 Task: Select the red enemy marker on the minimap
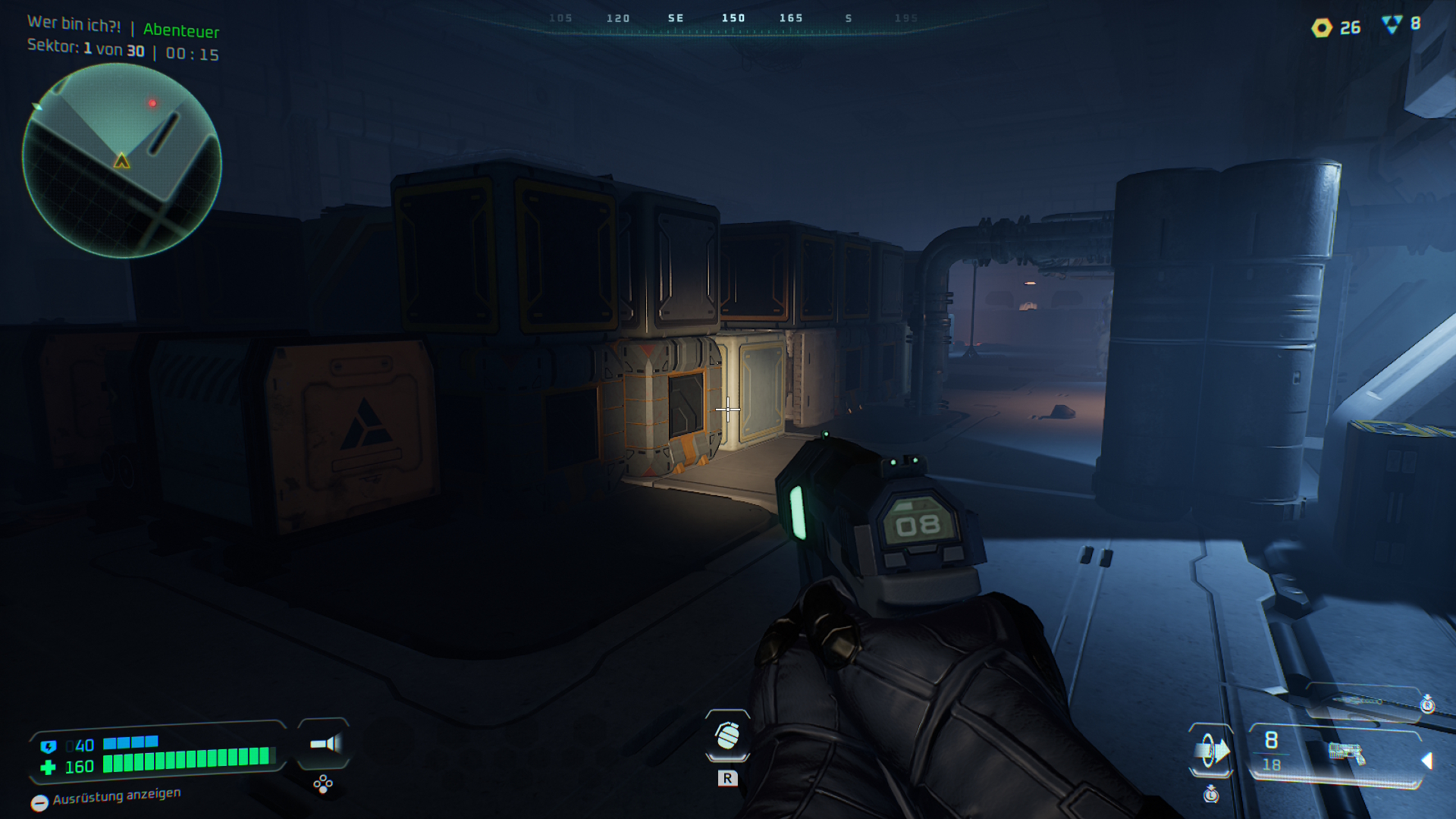click(152, 103)
